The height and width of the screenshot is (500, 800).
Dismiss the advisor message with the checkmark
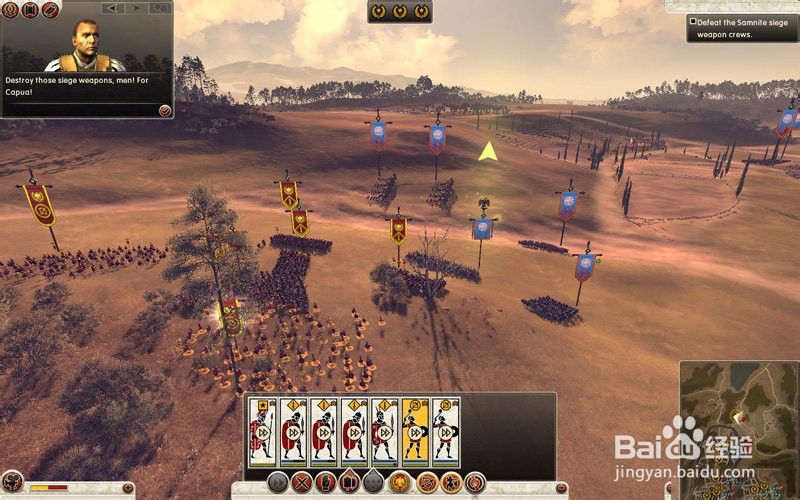(x=163, y=109)
